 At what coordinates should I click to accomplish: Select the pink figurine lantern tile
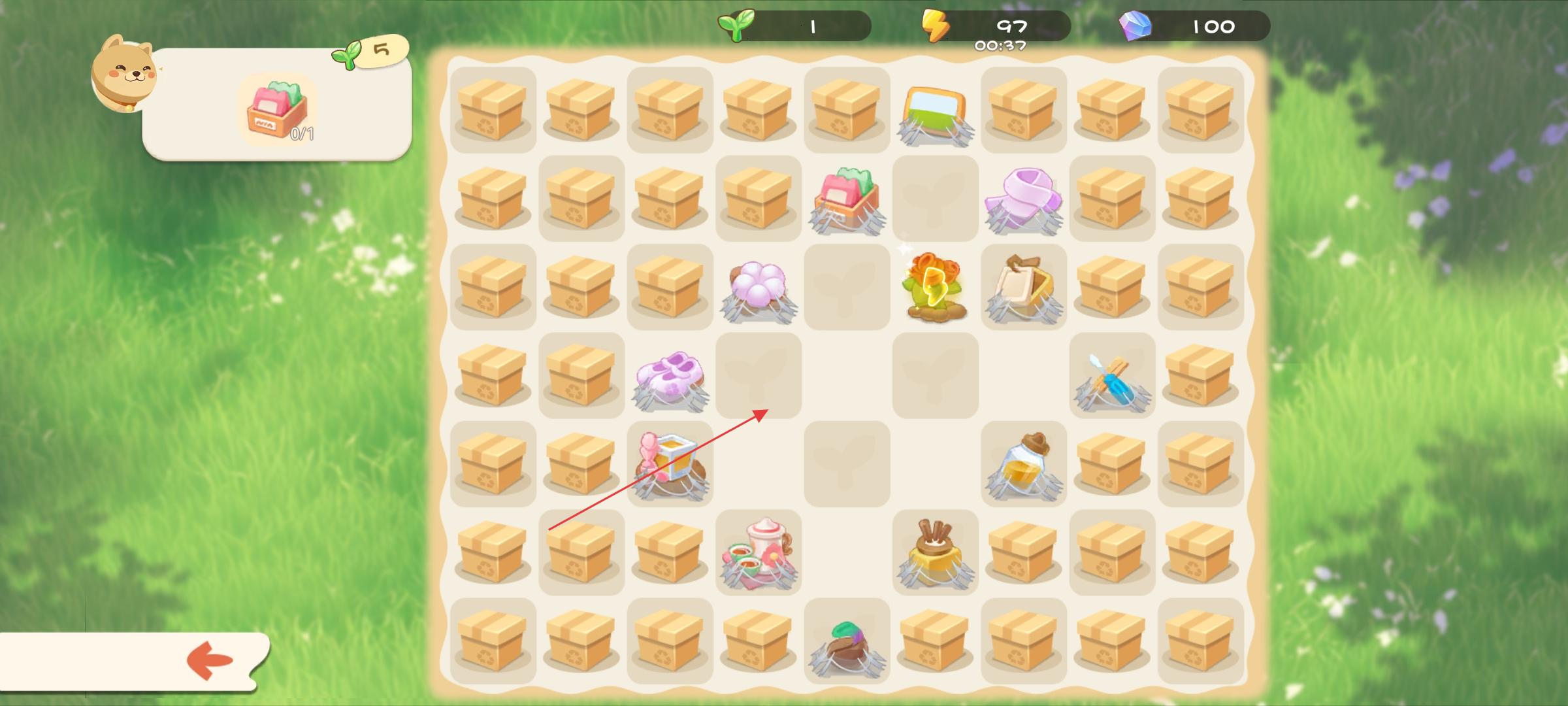pyautogui.click(x=670, y=463)
